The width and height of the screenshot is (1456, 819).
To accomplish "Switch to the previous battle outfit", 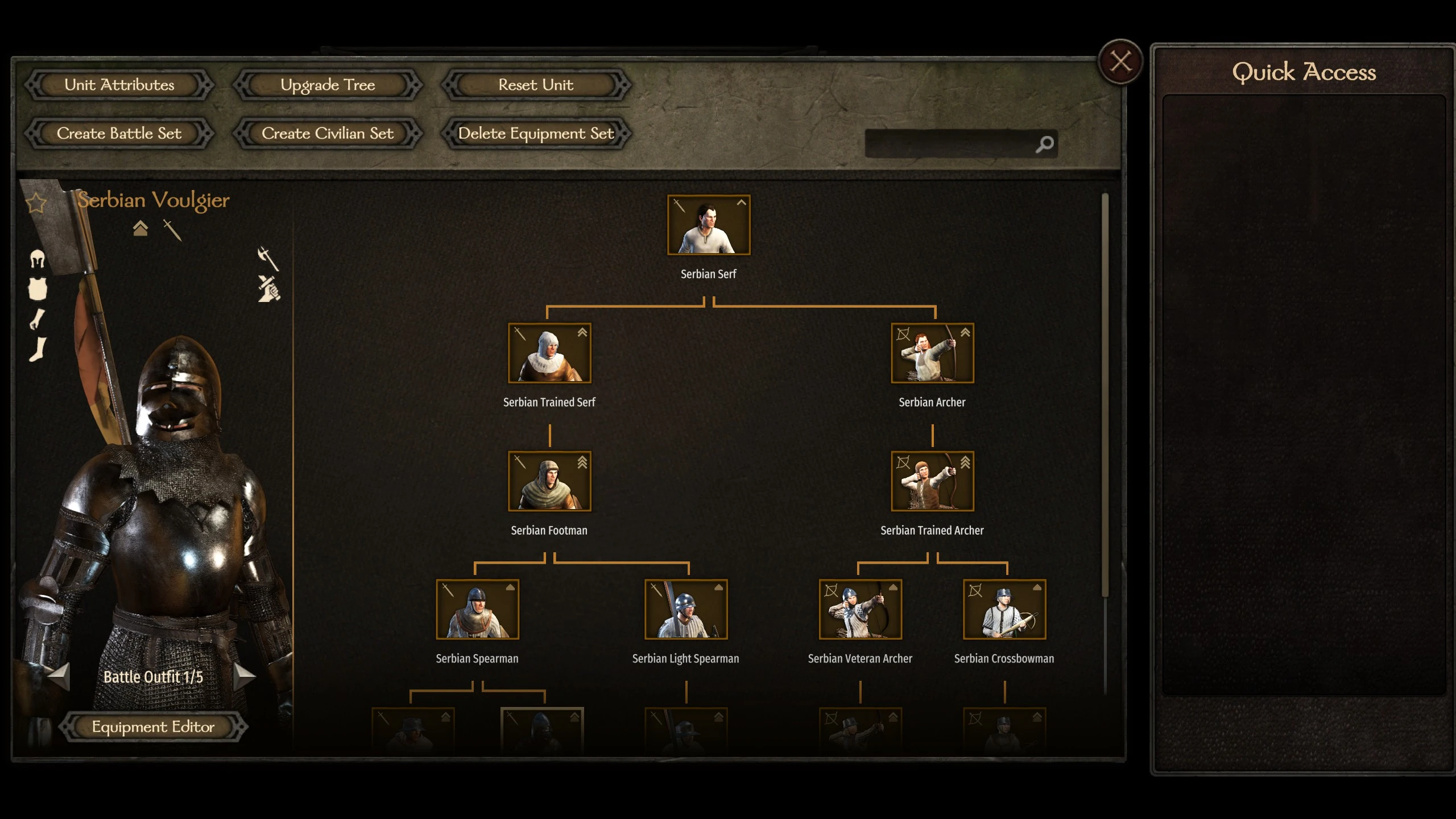I will click(x=59, y=676).
